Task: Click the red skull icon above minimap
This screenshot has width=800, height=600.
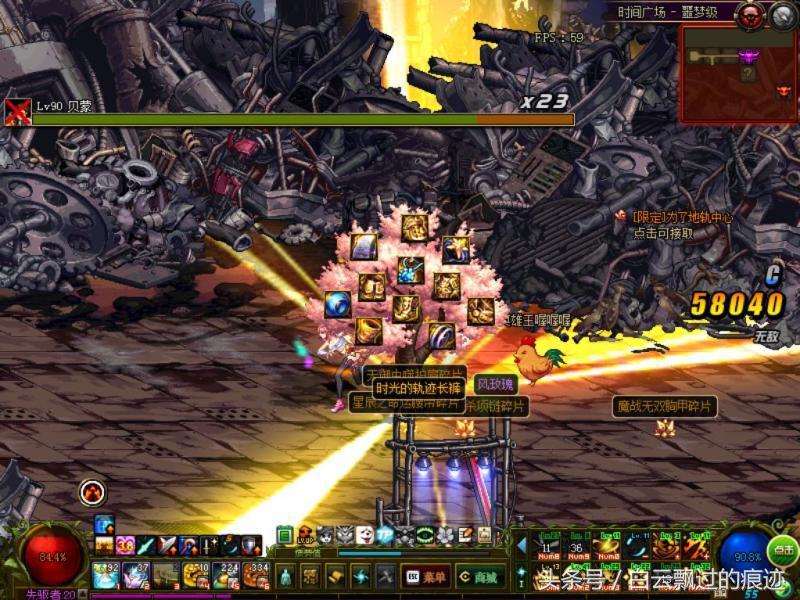Action: [750, 15]
